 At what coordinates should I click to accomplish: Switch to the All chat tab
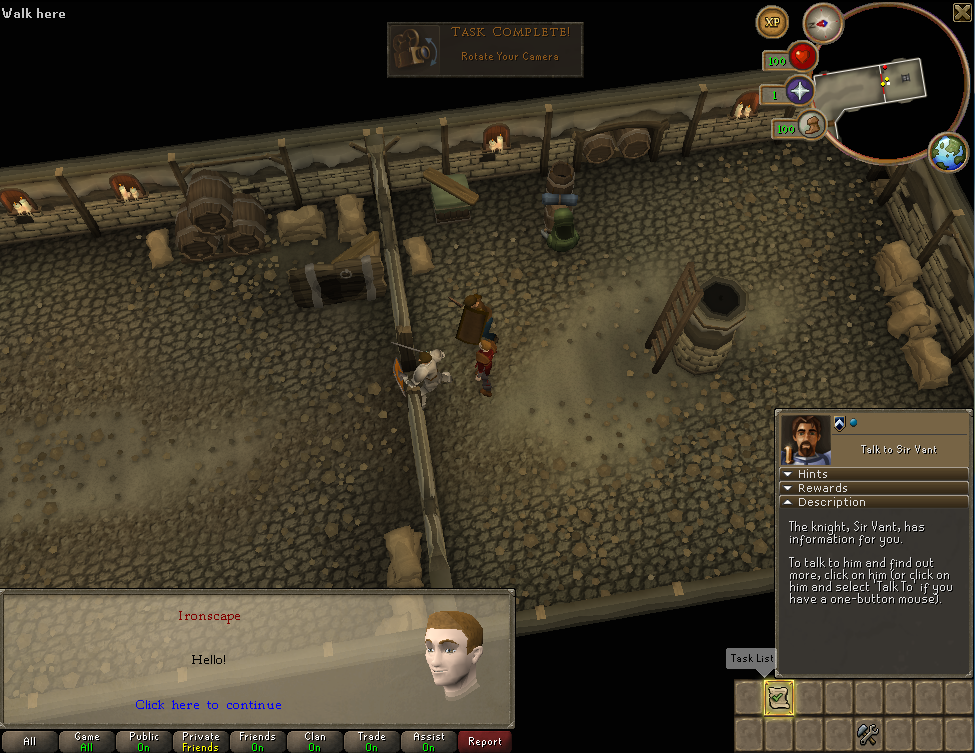pos(29,742)
